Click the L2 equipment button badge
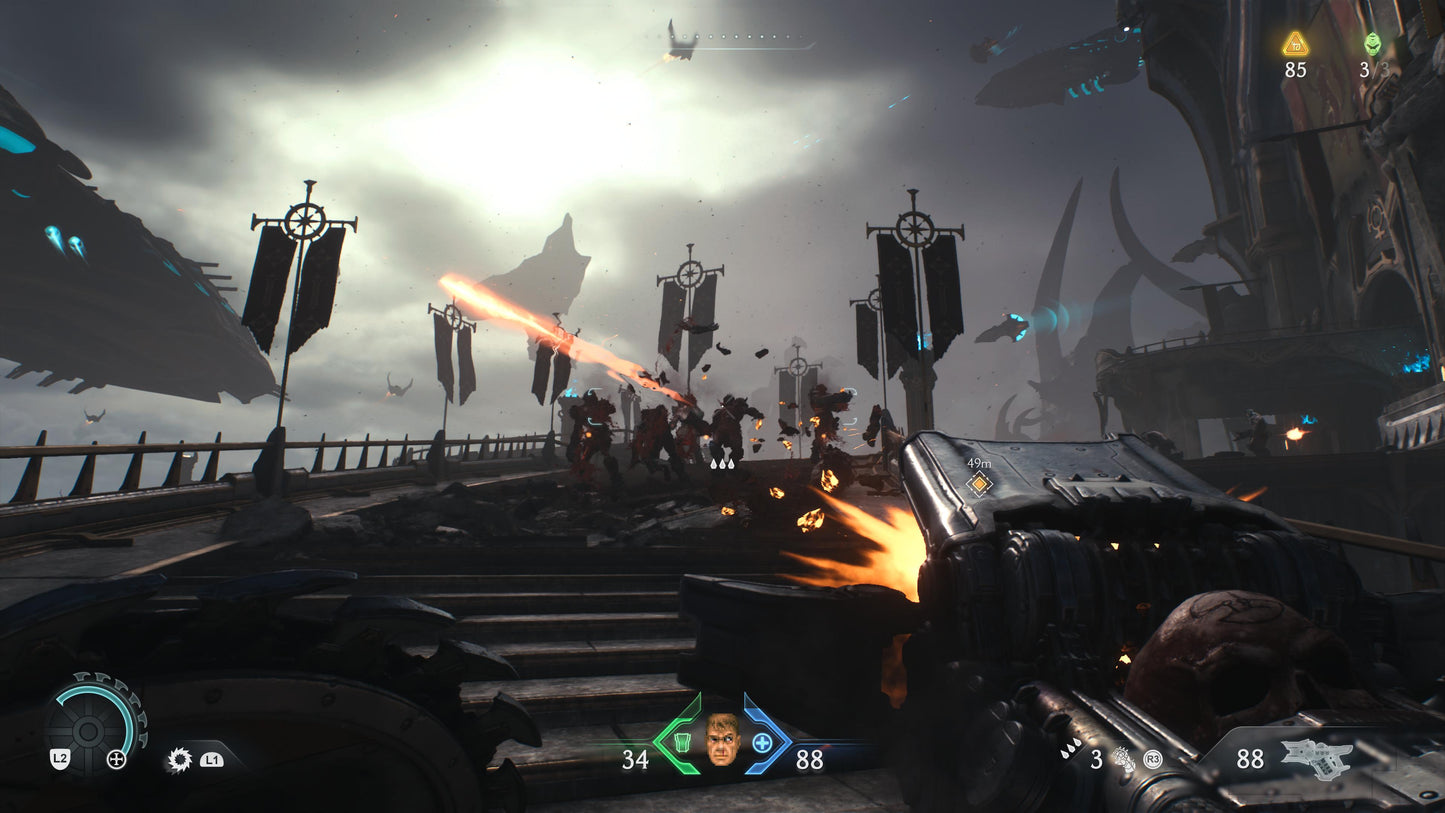This screenshot has width=1445, height=813. tap(60, 759)
